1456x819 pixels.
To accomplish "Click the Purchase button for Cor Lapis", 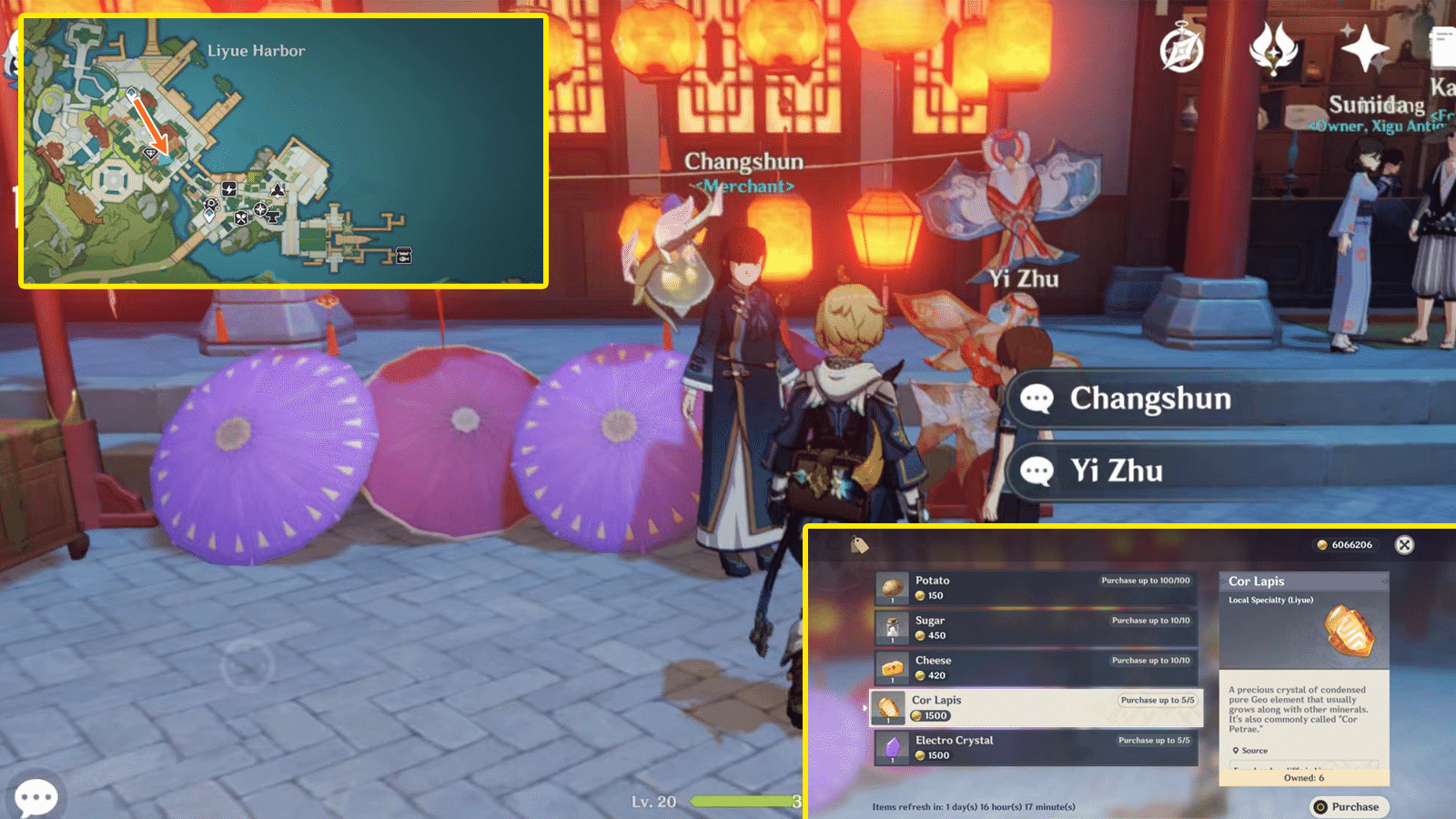I will pyautogui.click(x=1348, y=806).
